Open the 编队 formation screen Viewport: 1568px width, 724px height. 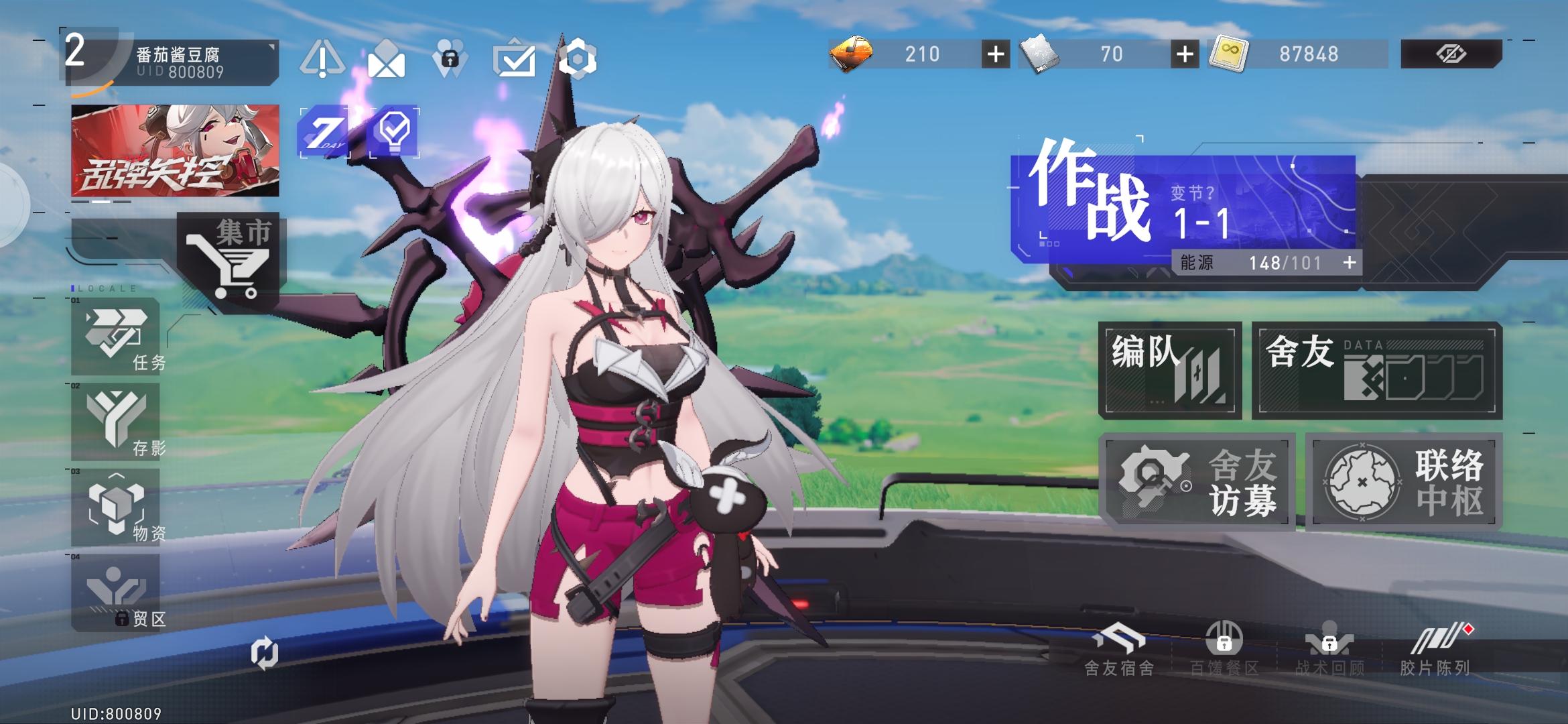(1171, 369)
